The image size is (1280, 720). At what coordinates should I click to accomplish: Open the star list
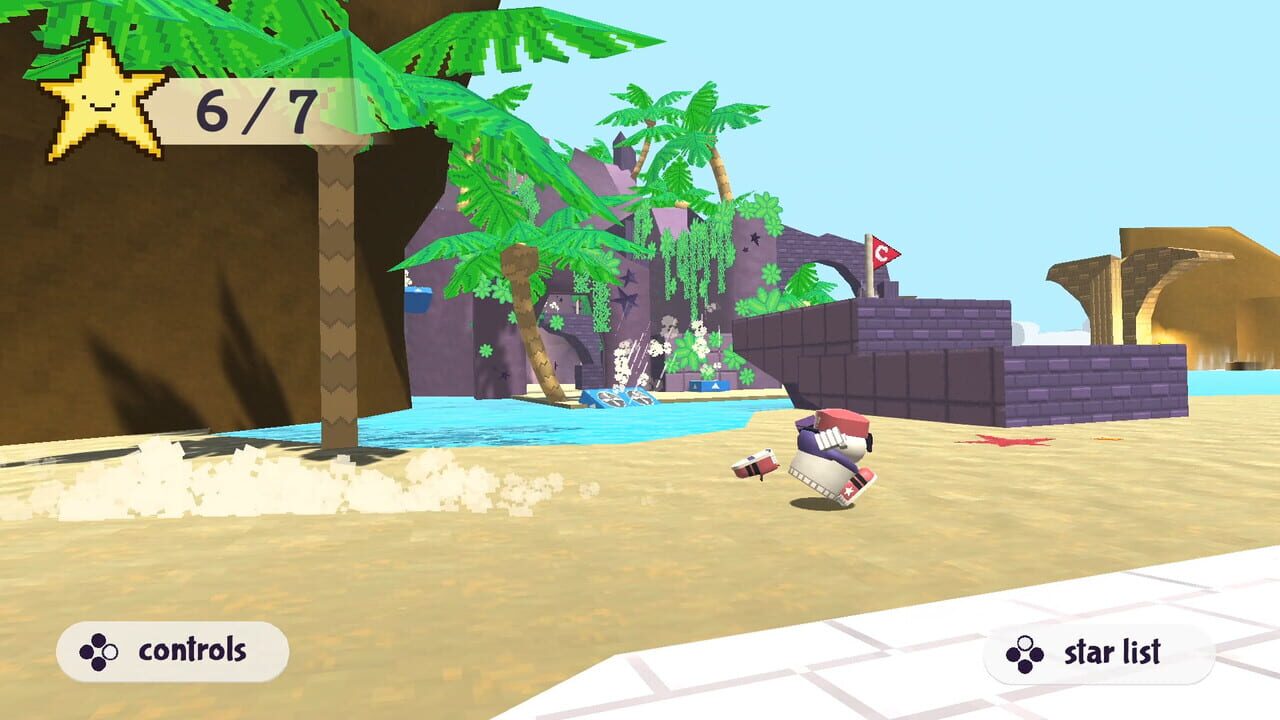coord(1100,655)
